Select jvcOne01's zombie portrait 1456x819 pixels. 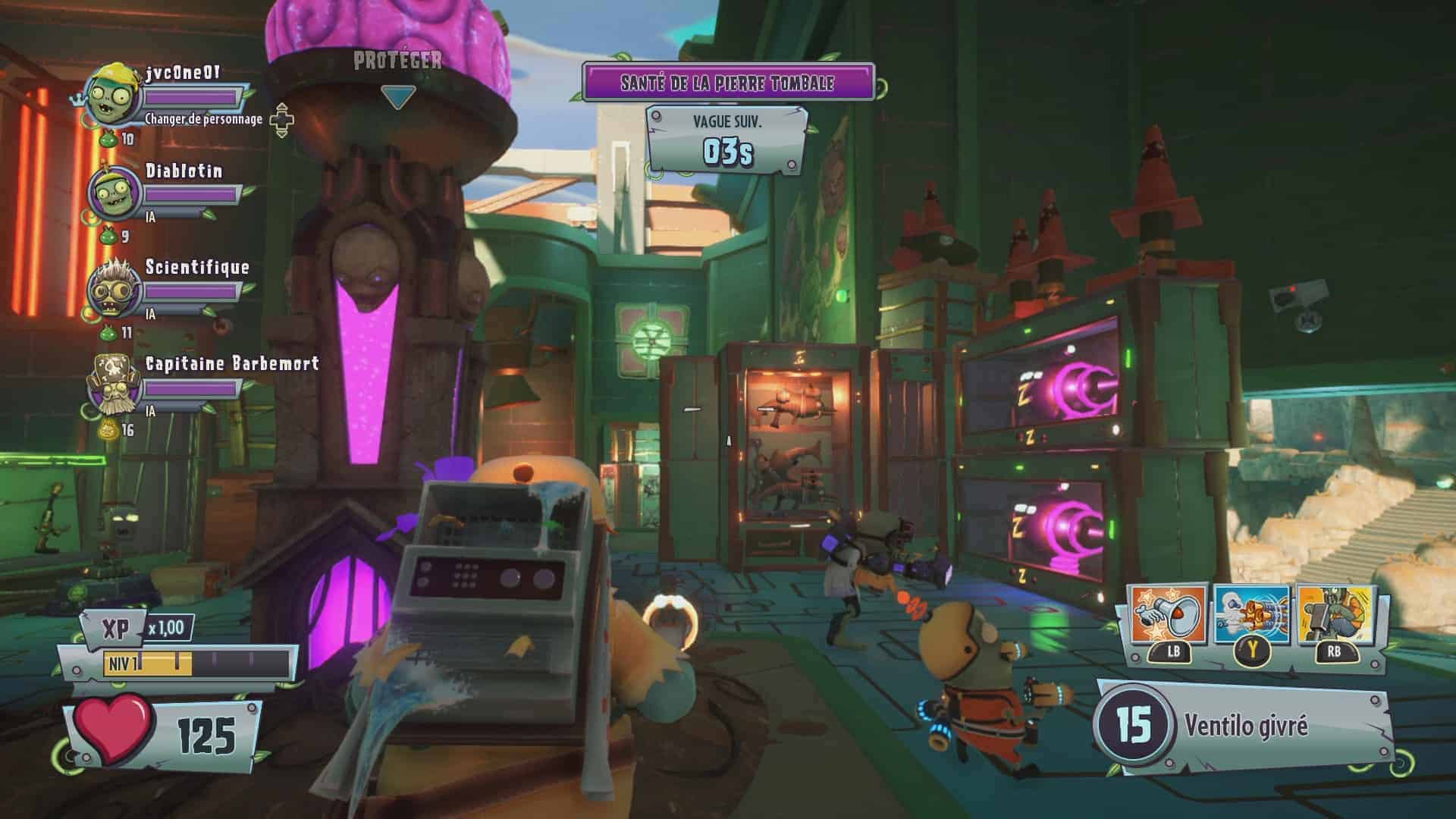114,94
